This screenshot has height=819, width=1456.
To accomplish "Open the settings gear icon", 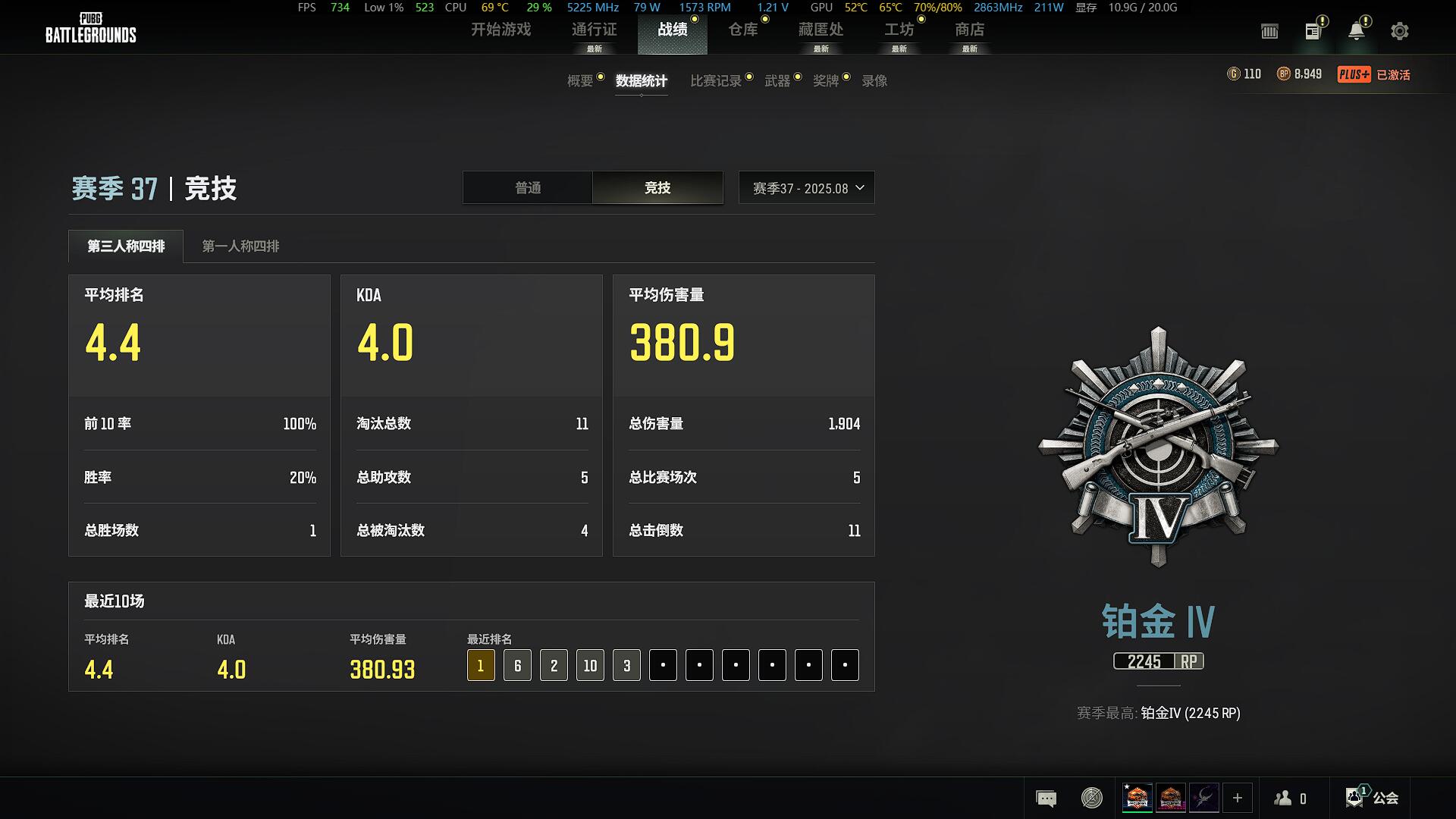I will (1399, 31).
